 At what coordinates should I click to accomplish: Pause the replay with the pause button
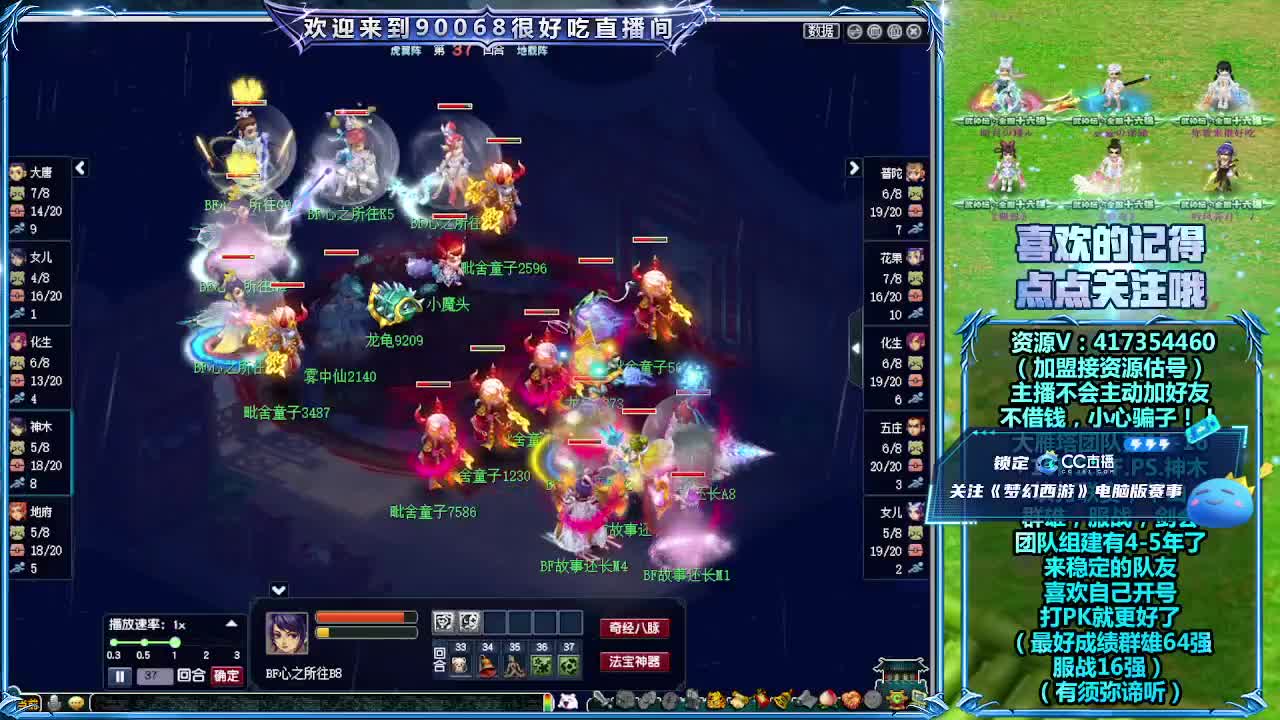click(x=120, y=676)
